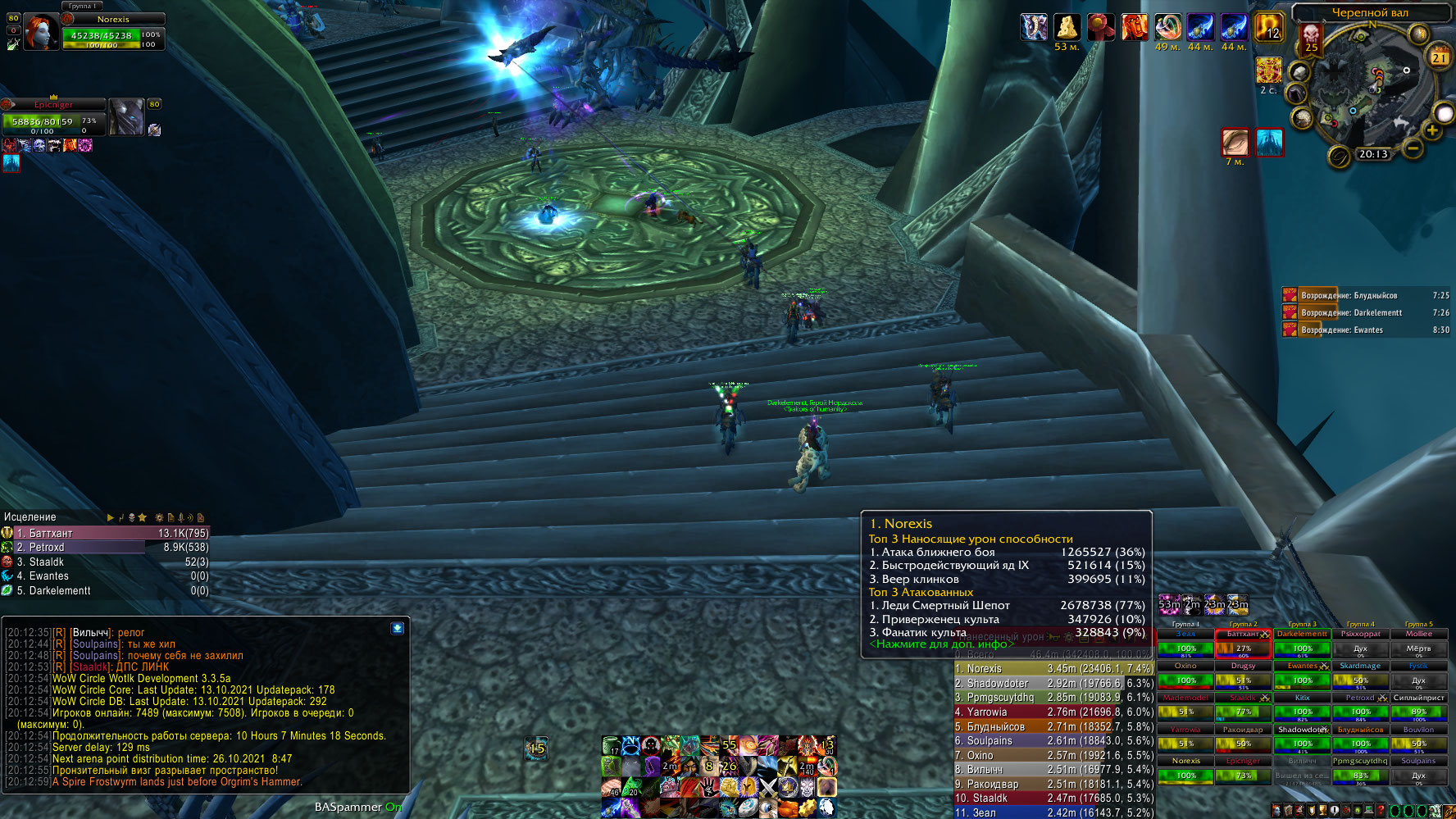Open help via red question mark icon

(1381, 811)
